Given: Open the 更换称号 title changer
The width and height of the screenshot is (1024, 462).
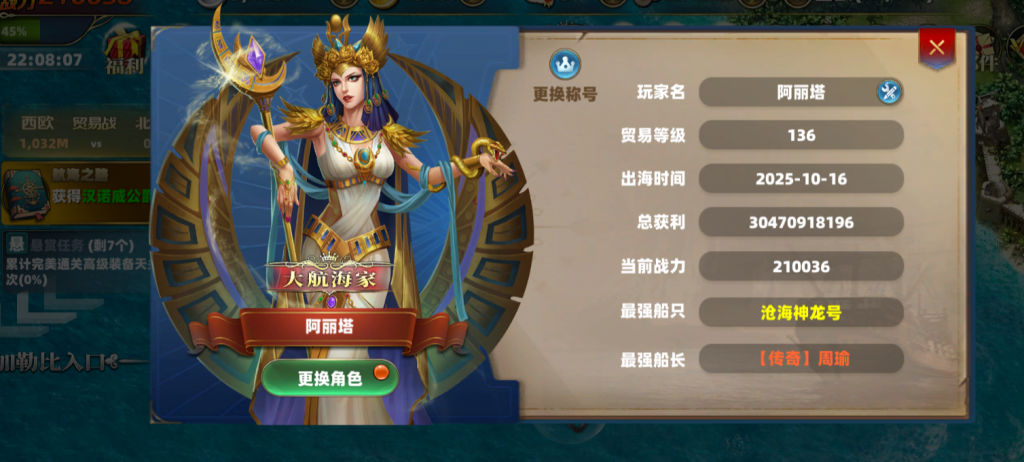Looking at the screenshot, I should 565,76.
